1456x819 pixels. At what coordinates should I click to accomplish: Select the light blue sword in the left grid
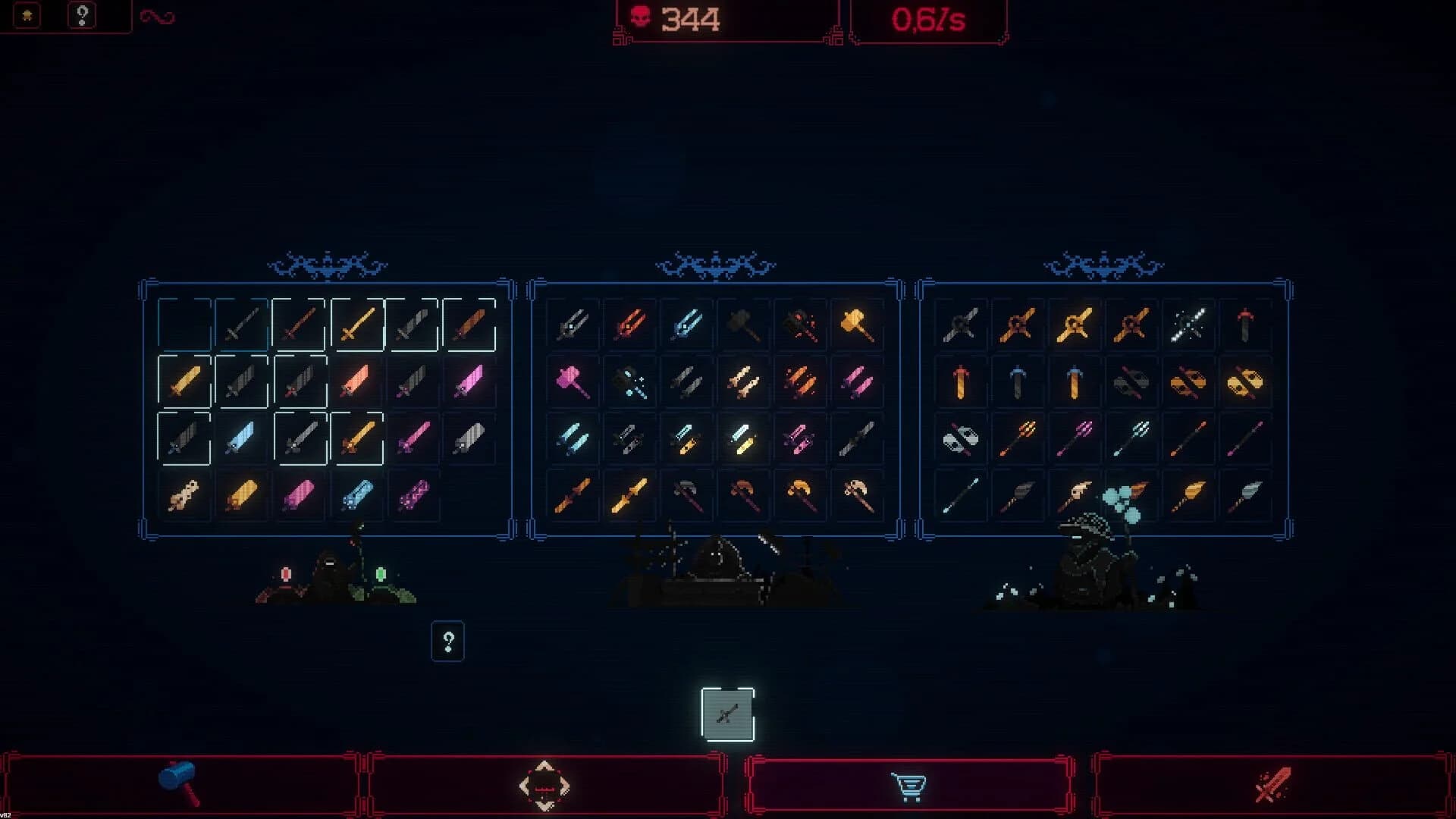(241, 438)
